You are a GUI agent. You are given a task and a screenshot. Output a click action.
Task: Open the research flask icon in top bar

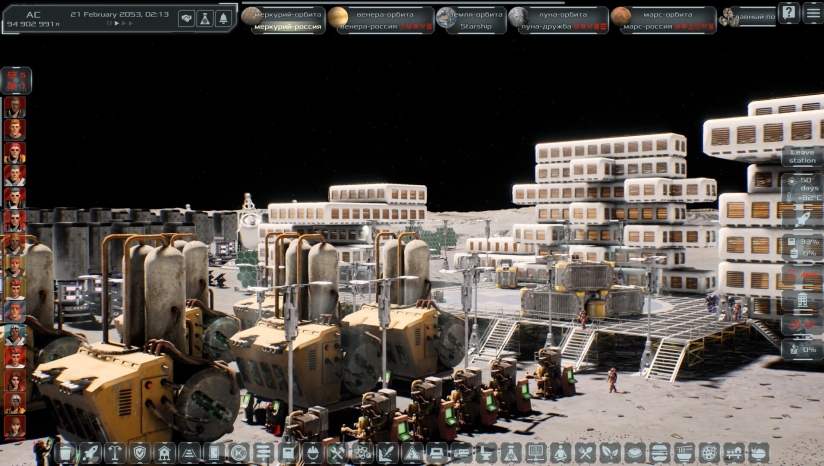coord(204,18)
